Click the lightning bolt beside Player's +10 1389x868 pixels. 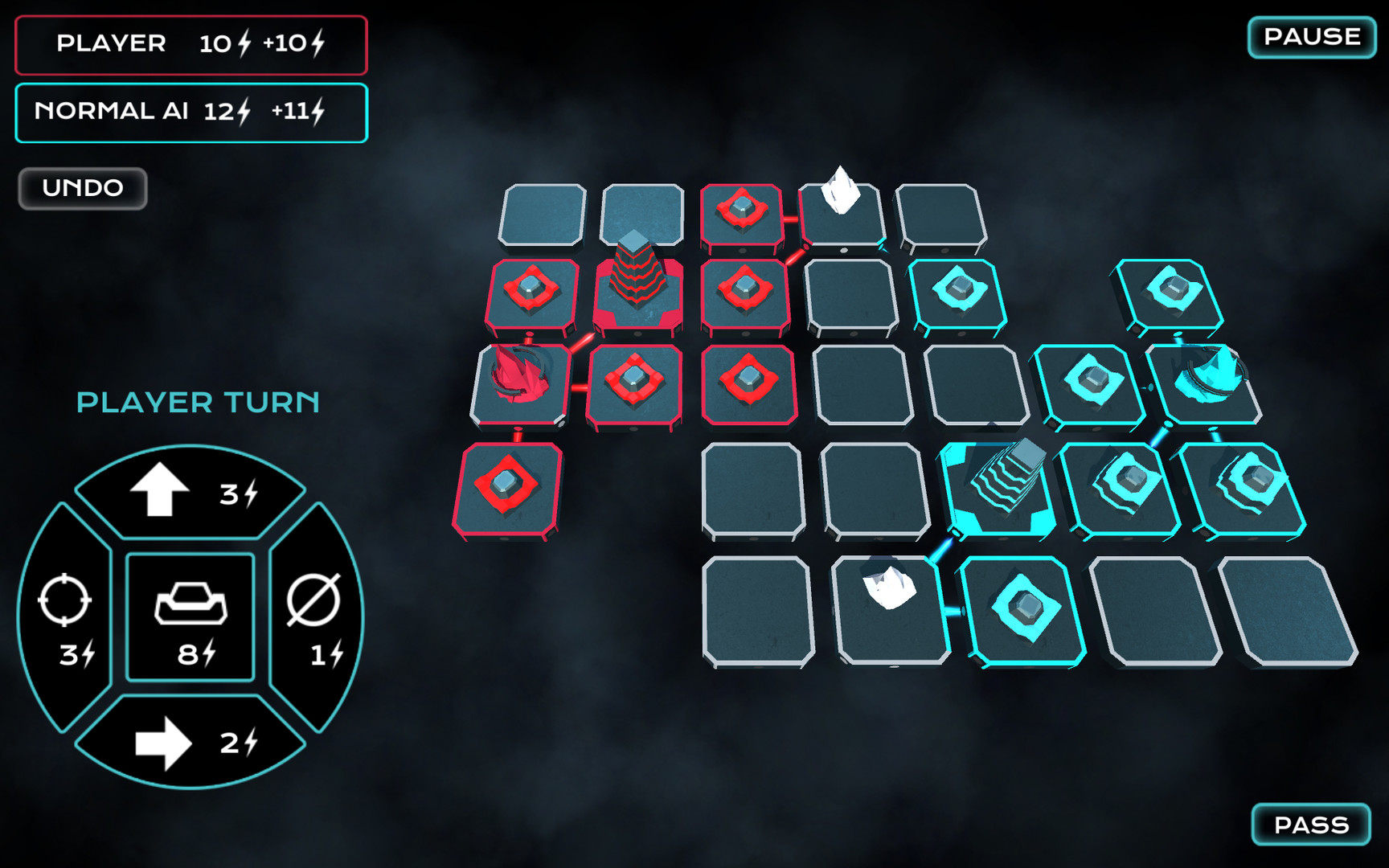tap(318, 44)
